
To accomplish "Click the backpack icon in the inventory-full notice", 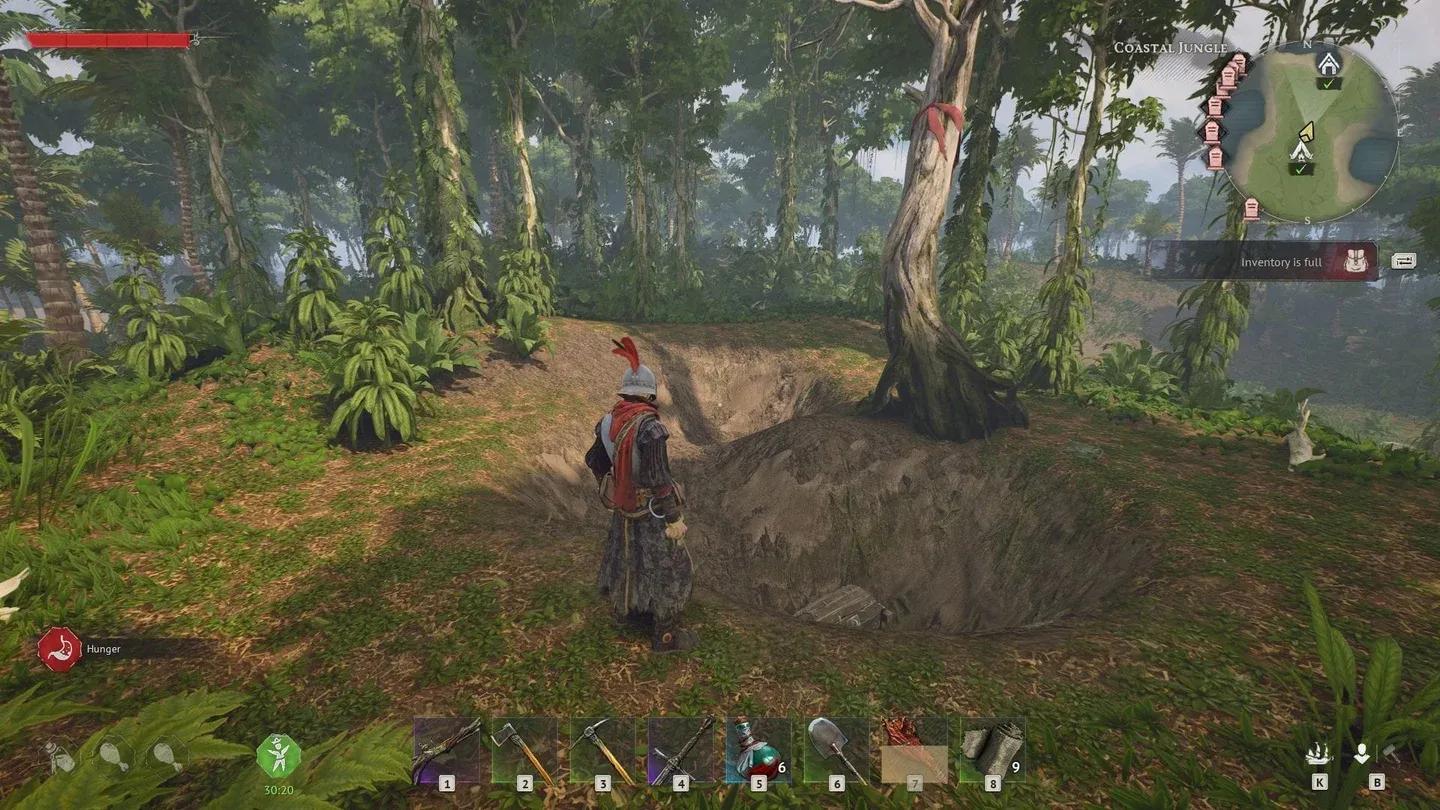I will [1356, 262].
